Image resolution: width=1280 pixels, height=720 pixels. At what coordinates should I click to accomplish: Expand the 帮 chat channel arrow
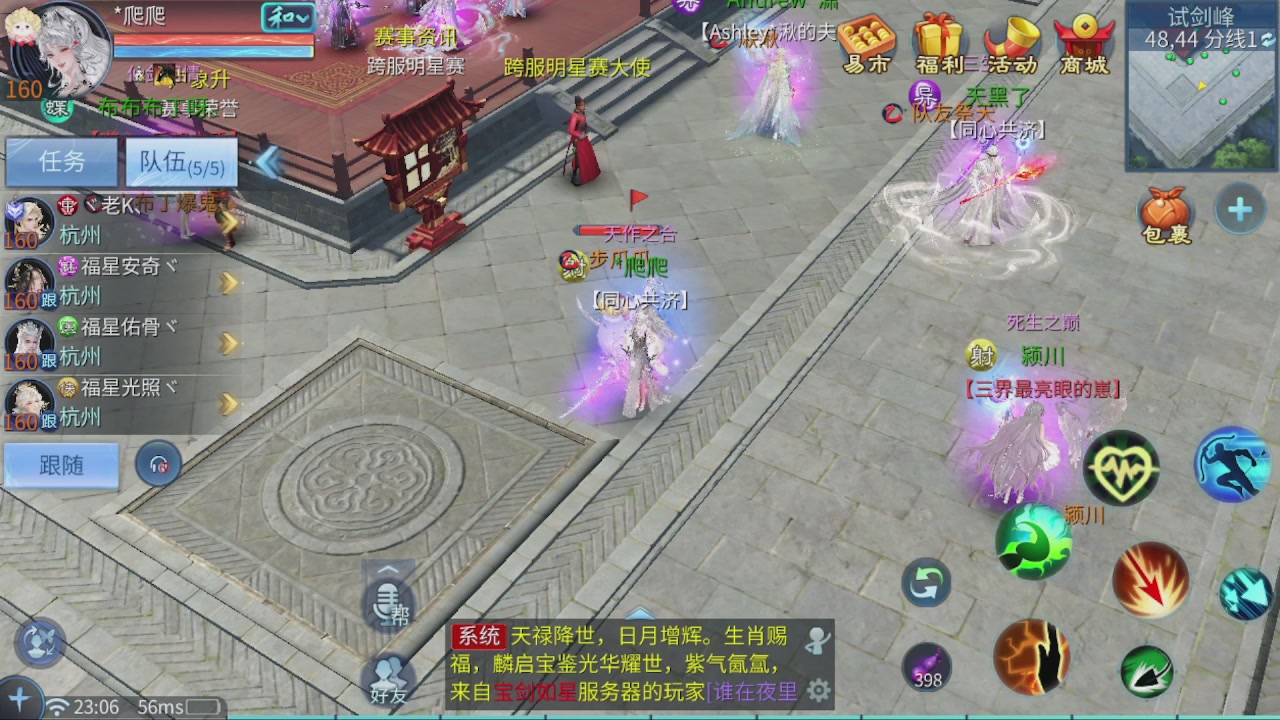click(388, 572)
